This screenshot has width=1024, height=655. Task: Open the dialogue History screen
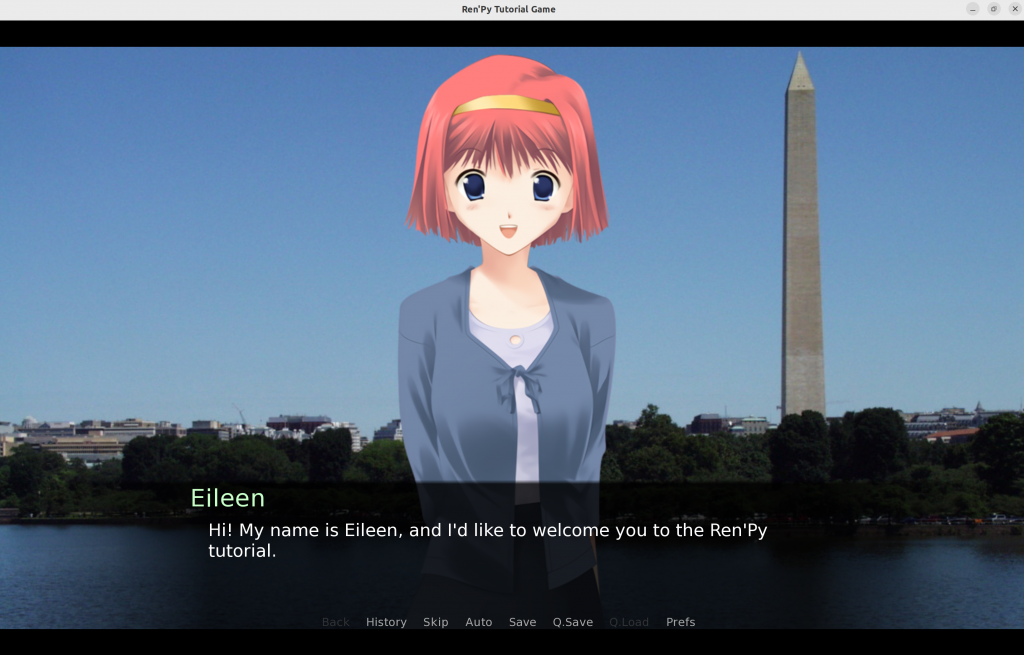(x=386, y=622)
